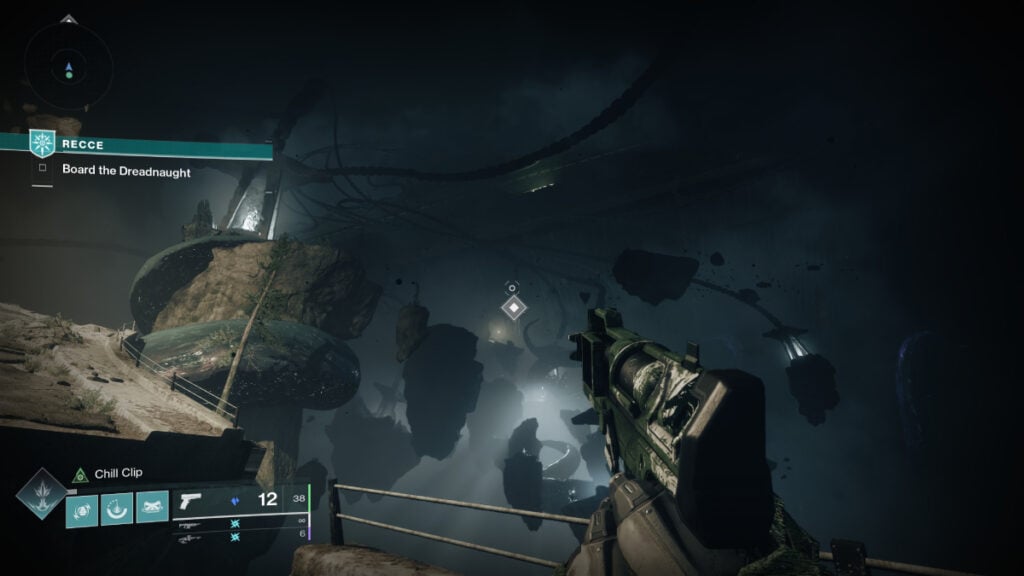Use the grenade ability icon
1024x576 pixels.
pos(82,509)
